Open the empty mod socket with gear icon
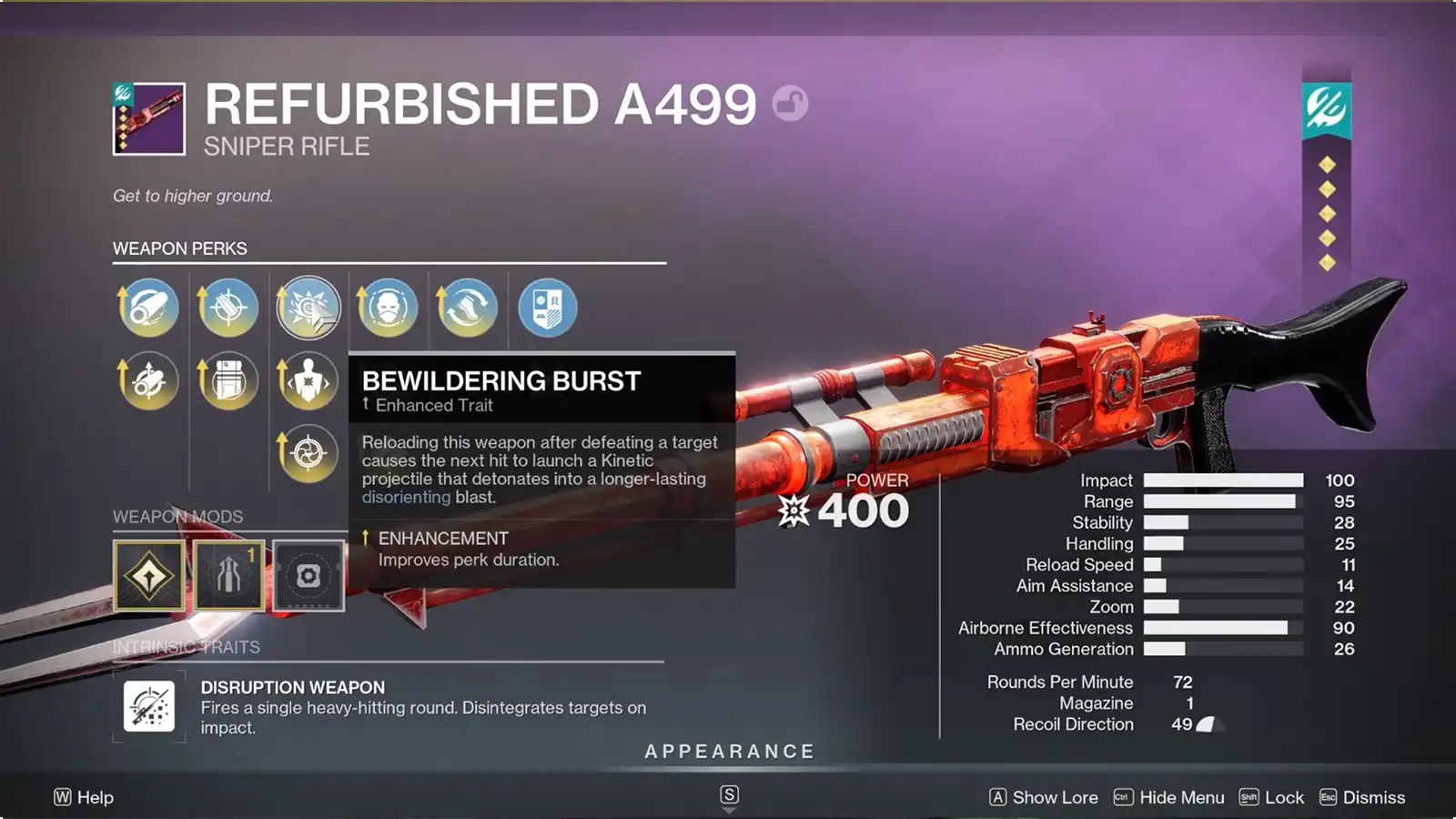The height and width of the screenshot is (819, 1456). 308,575
